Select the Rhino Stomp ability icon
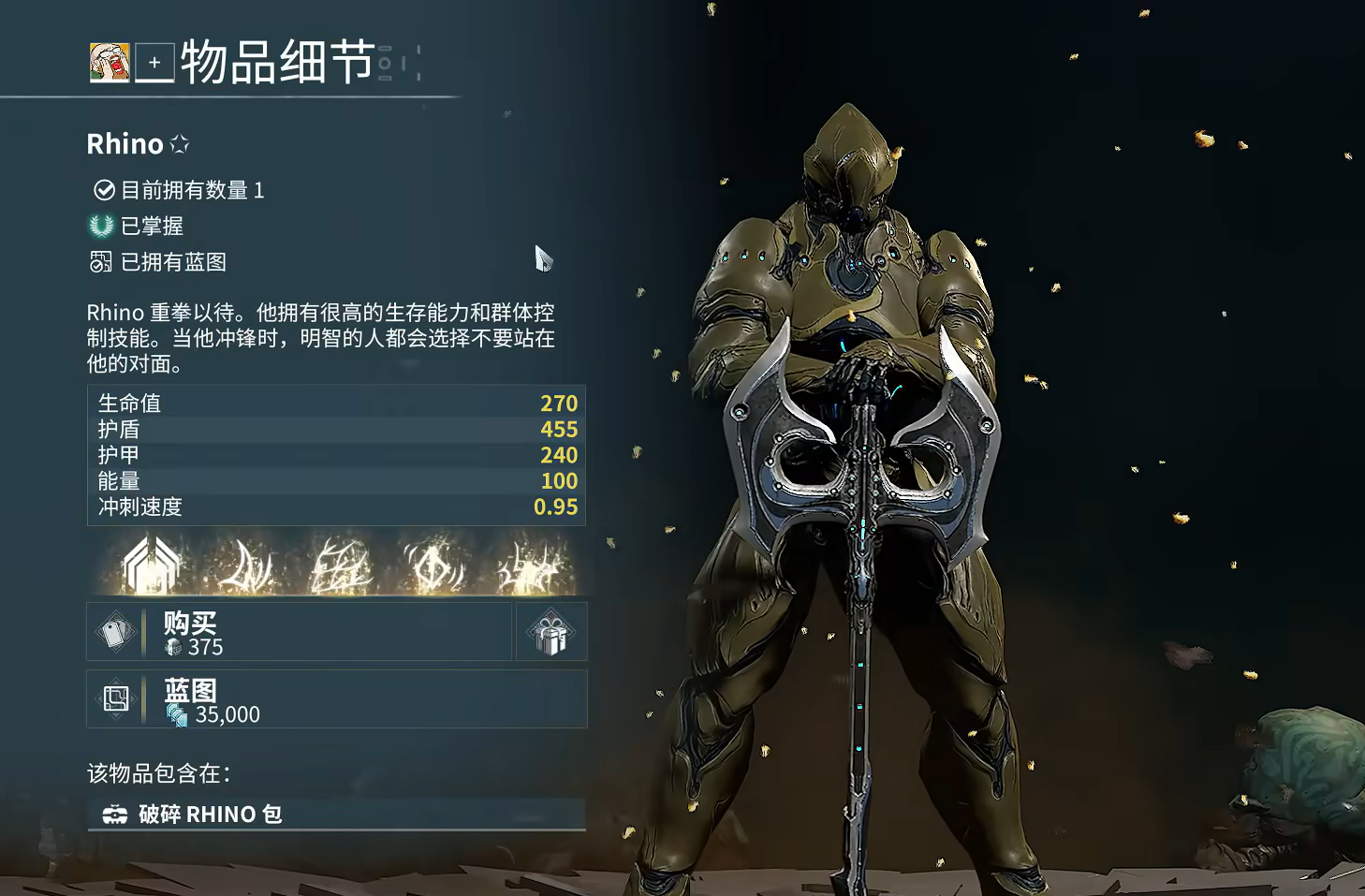The width and height of the screenshot is (1365, 896). (x=529, y=564)
